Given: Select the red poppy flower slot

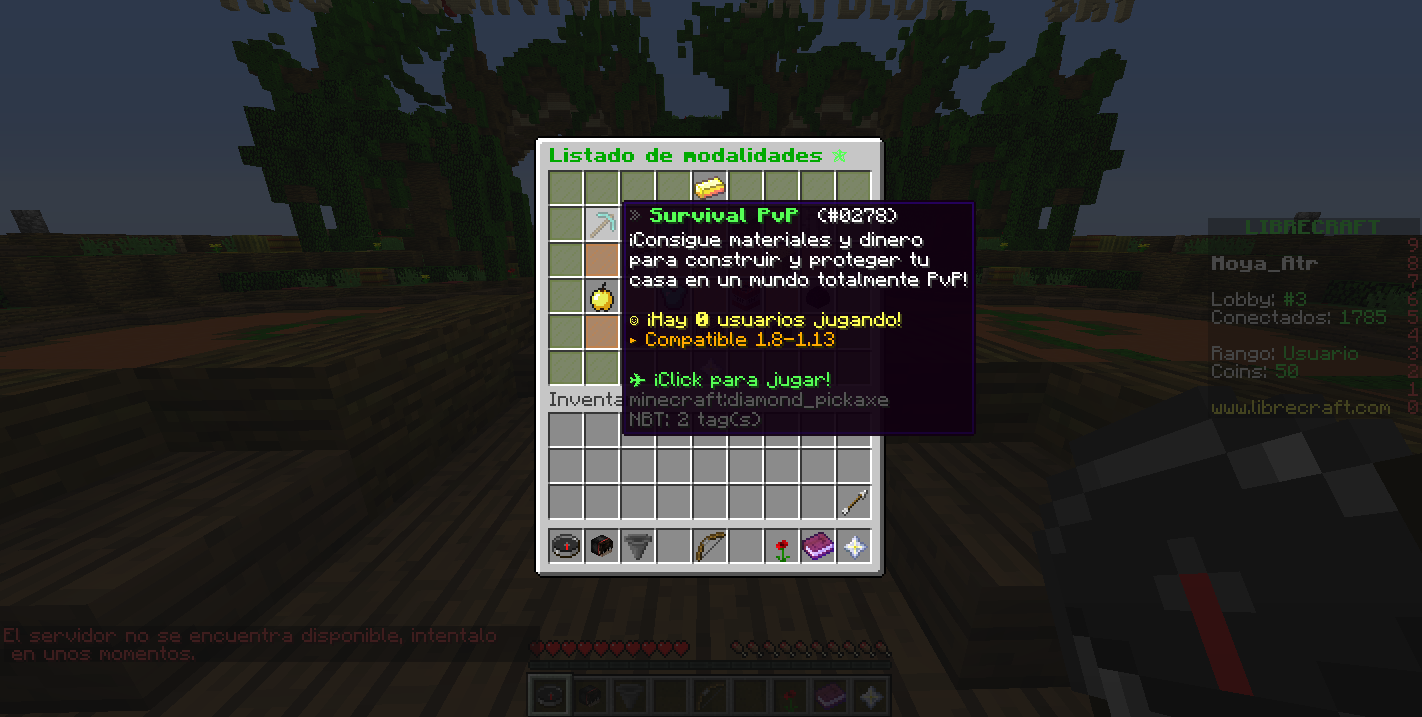Looking at the screenshot, I should coord(782,546).
